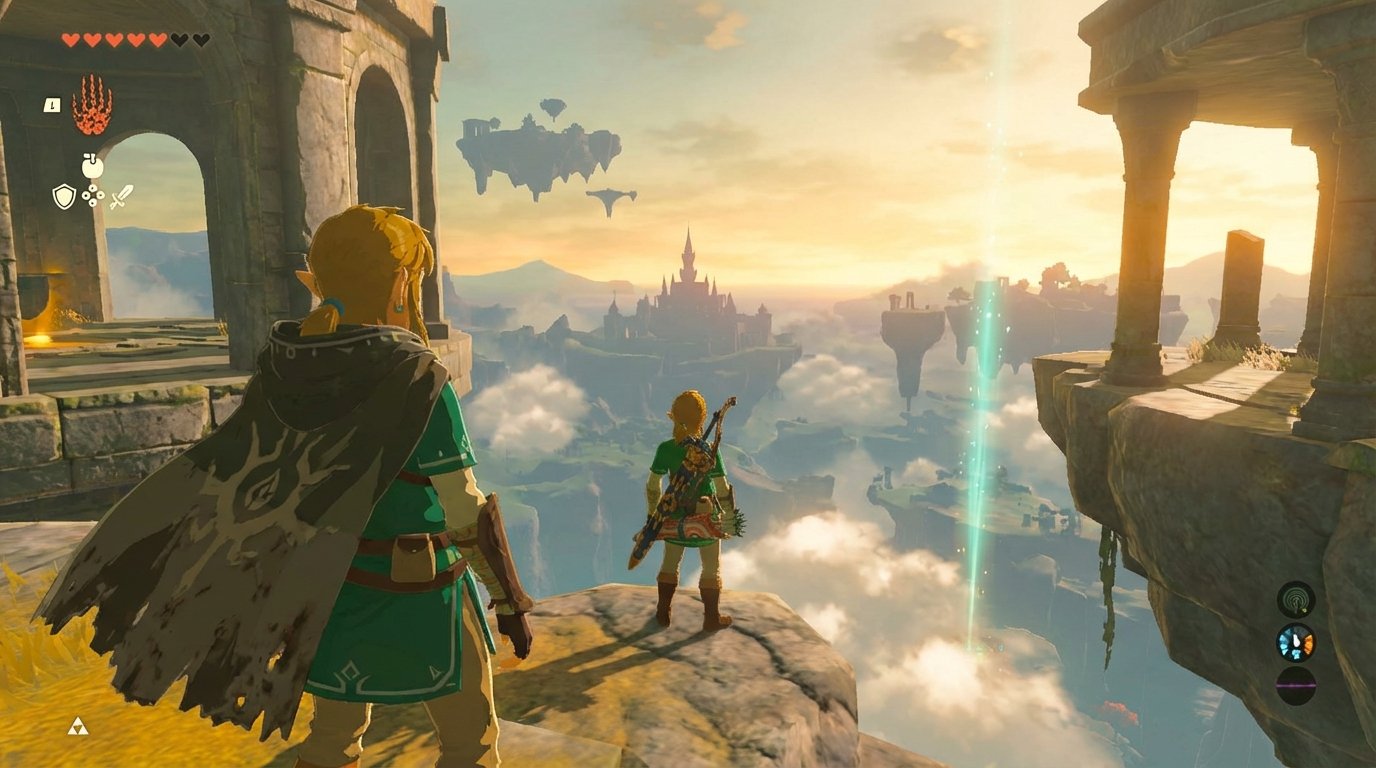Viewport: 1376px width, 768px height.
Task: Select the equipped sword icon
Action: 122,196
